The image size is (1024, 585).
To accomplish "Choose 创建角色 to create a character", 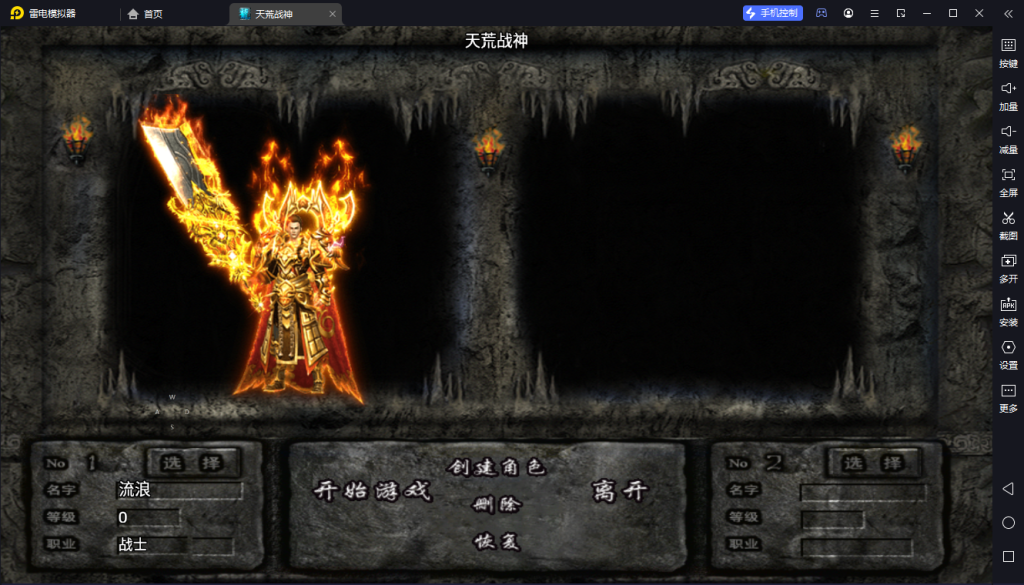I will (496, 467).
